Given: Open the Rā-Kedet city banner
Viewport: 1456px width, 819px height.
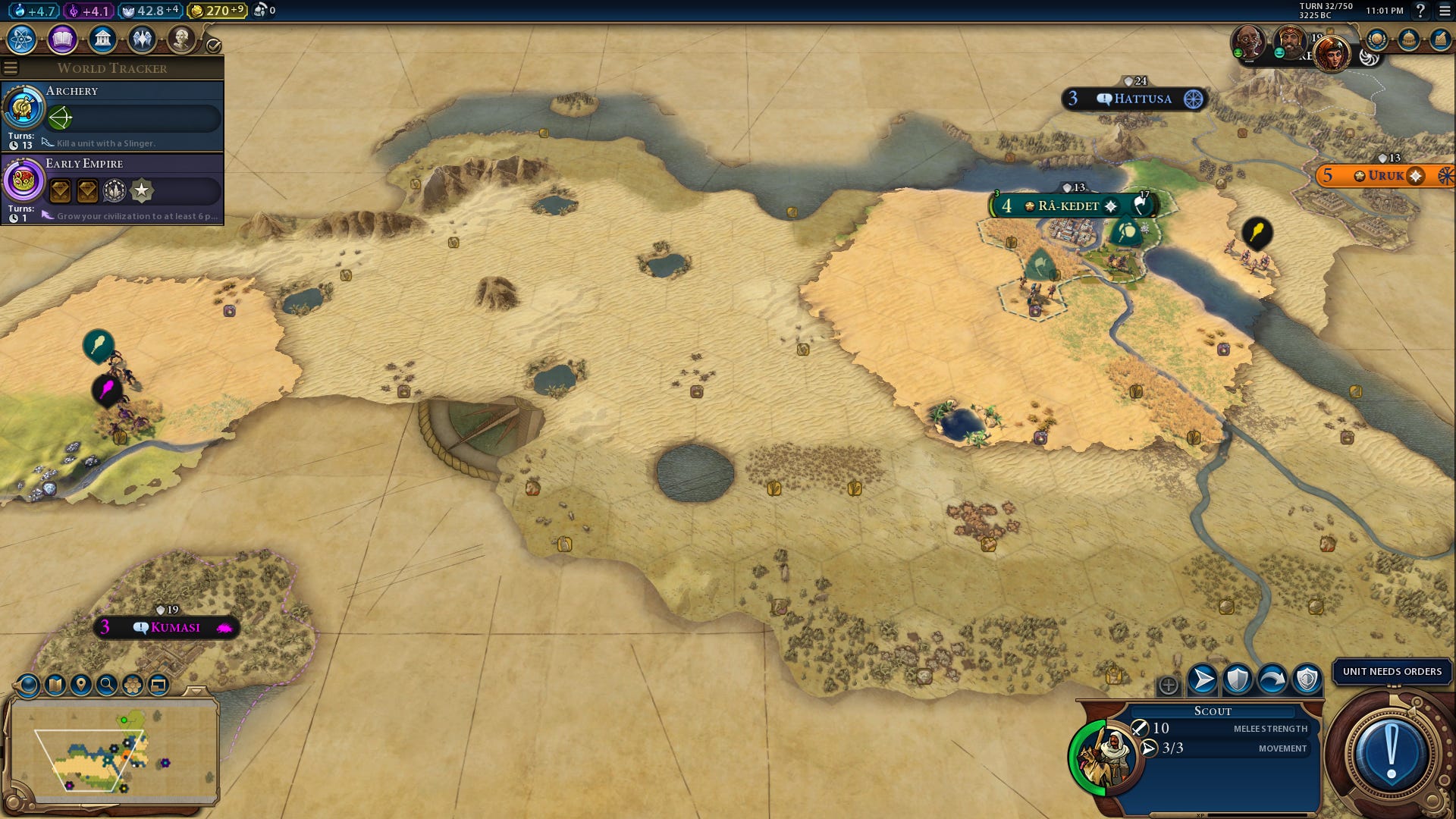Looking at the screenshot, I should click(1068, 206).
